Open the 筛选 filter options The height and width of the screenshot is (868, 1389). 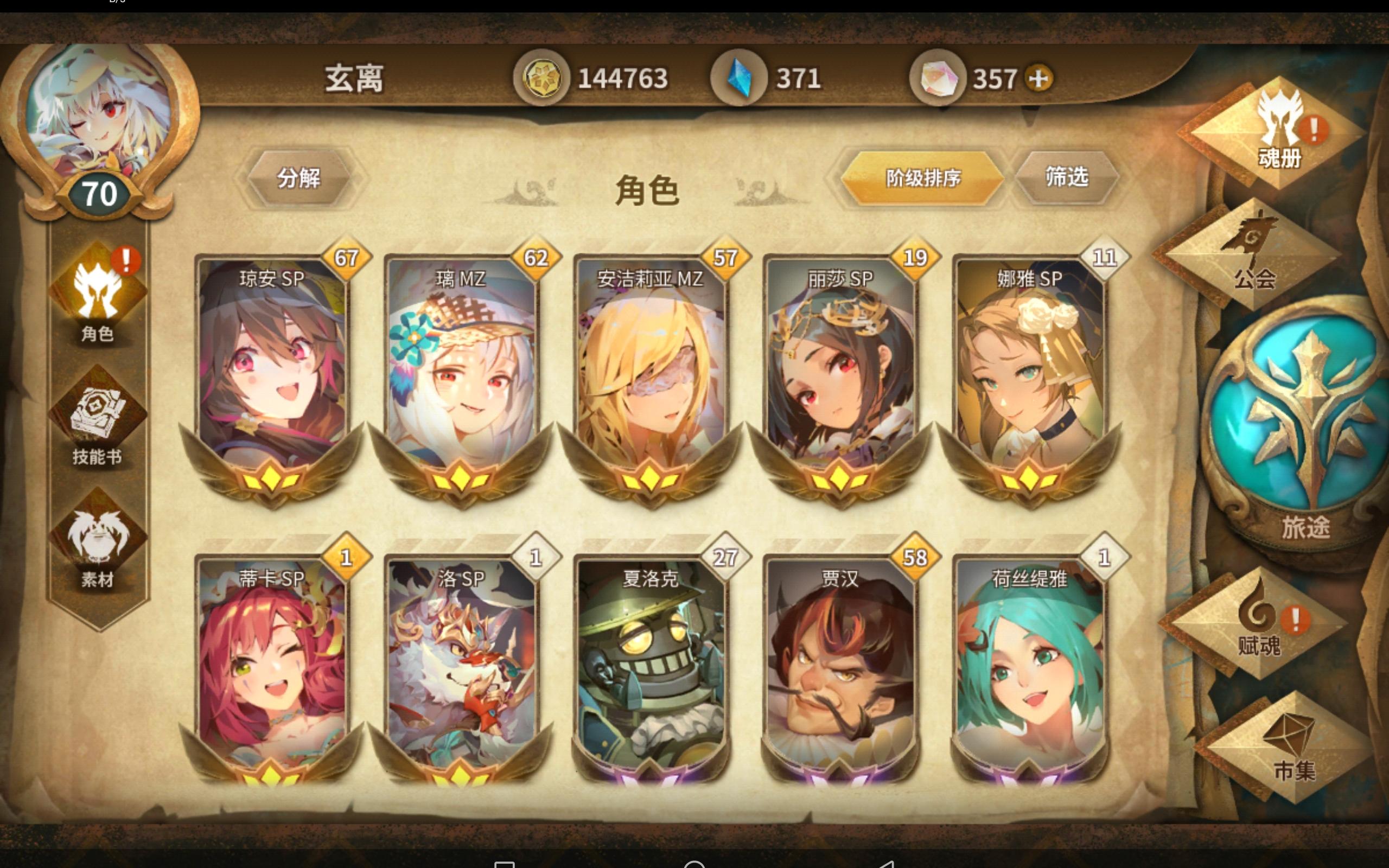coord(1068,179)
